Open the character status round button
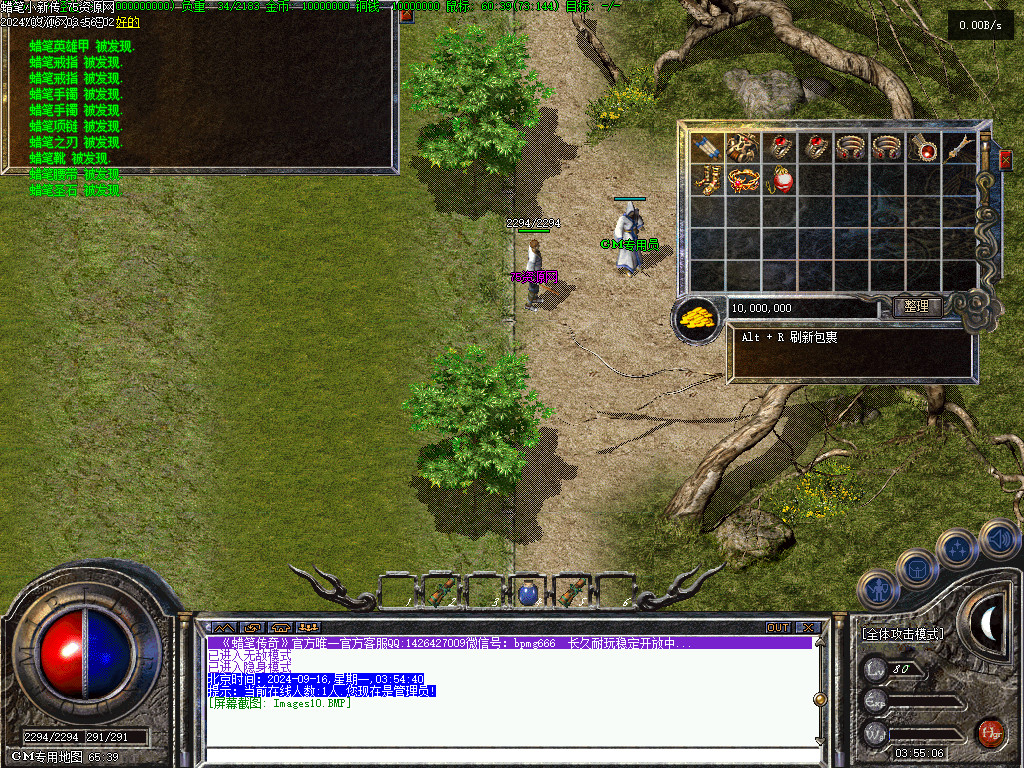The height and width of the screenshot is (768, 1024). 879,589
